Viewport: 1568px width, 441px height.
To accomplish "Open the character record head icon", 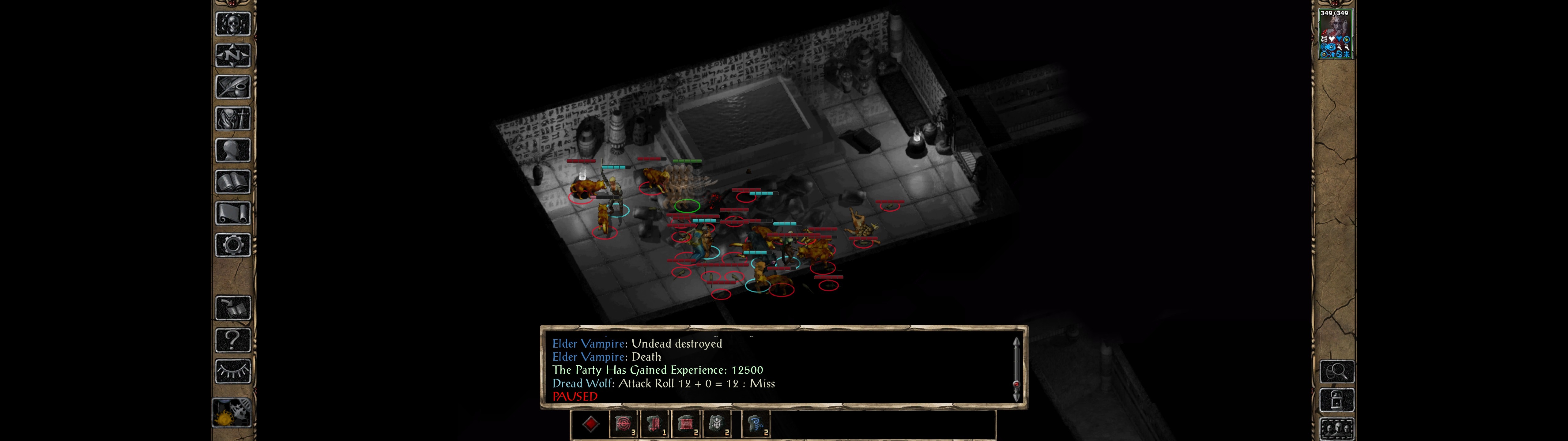I will tap(233, 150).
